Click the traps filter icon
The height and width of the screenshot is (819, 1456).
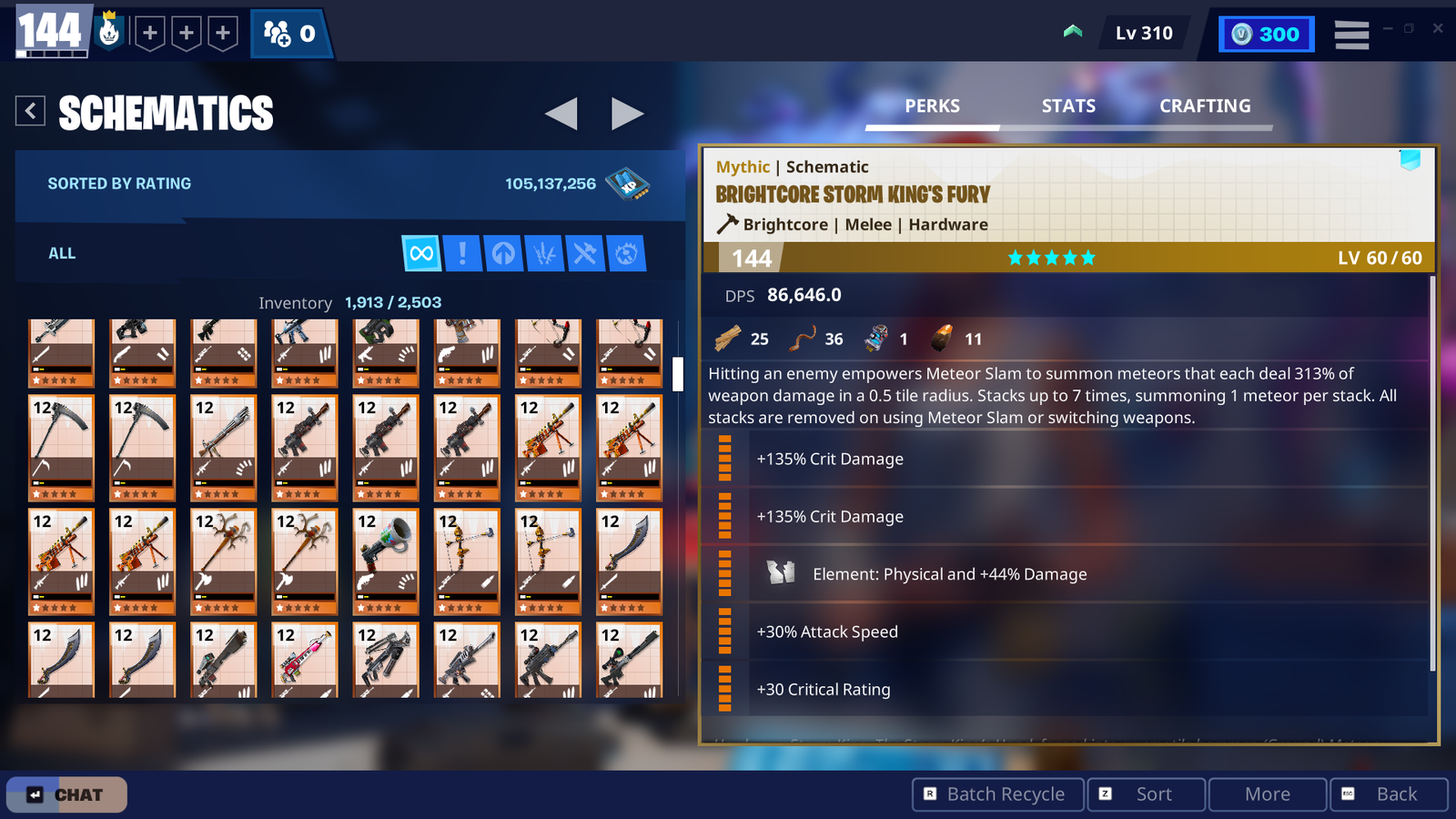pos(626,253)
